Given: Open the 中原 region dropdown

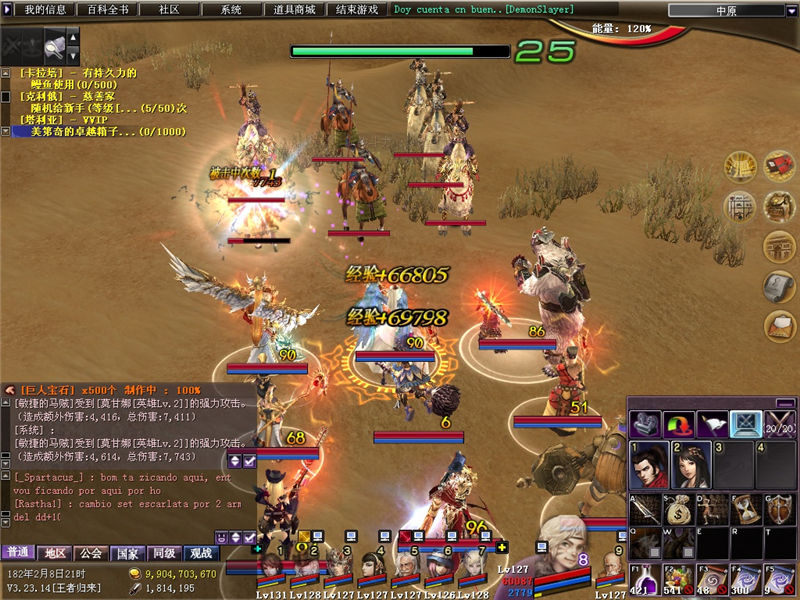Looking at the screenshot, I should click(727, 10).
